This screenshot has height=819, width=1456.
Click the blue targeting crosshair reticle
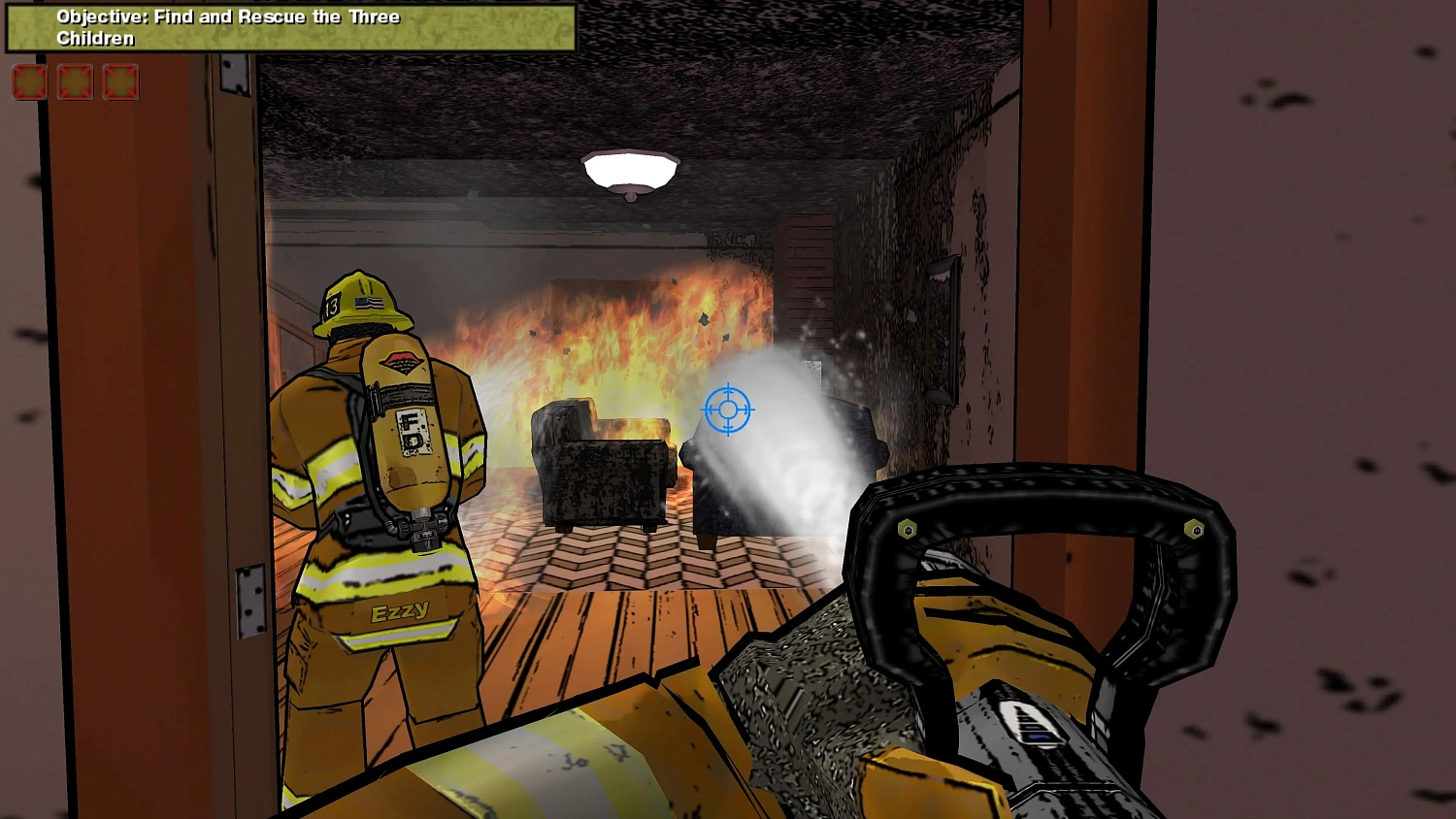pos(728,409)
